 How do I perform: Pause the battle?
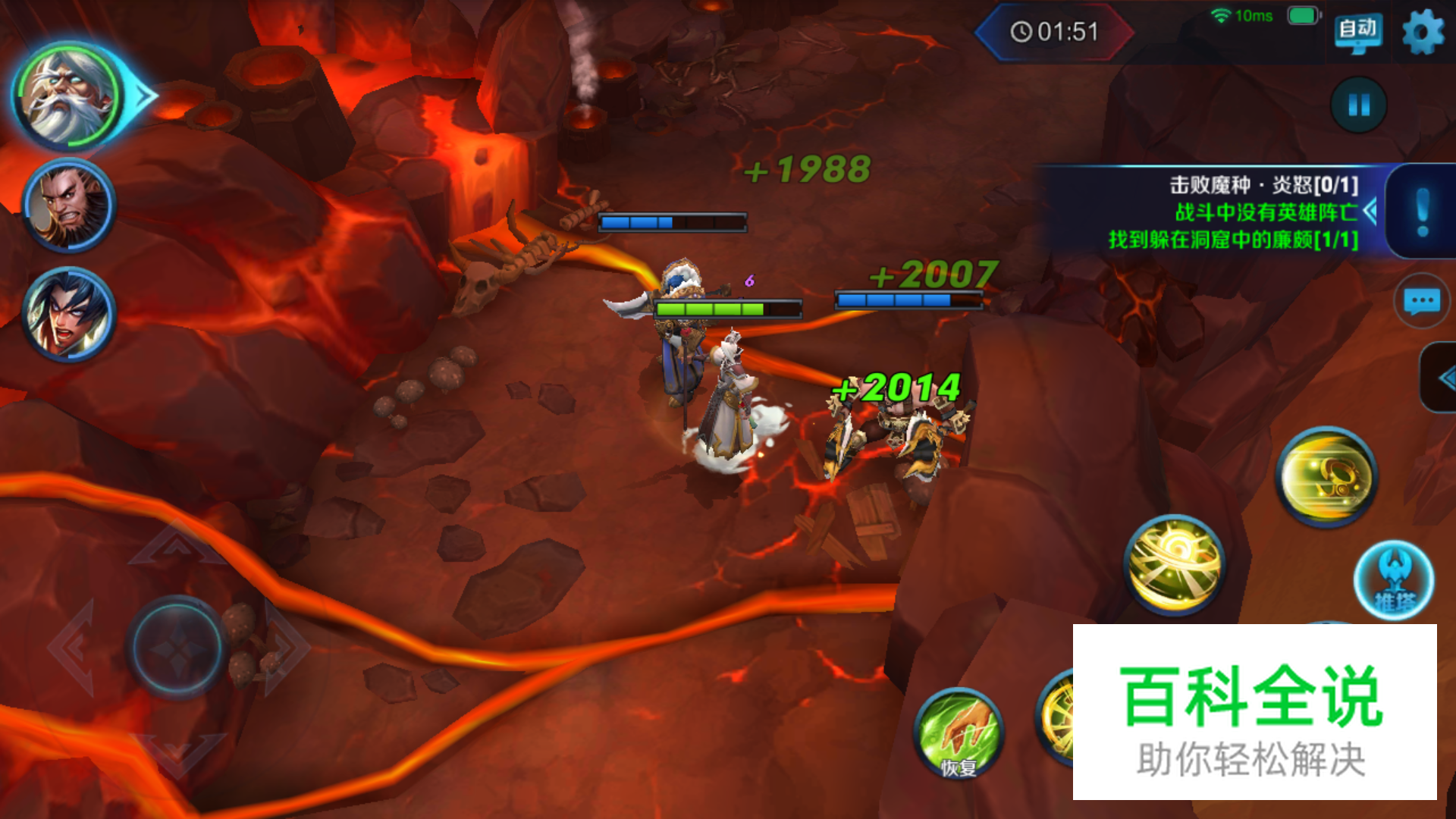point(1358,105)
